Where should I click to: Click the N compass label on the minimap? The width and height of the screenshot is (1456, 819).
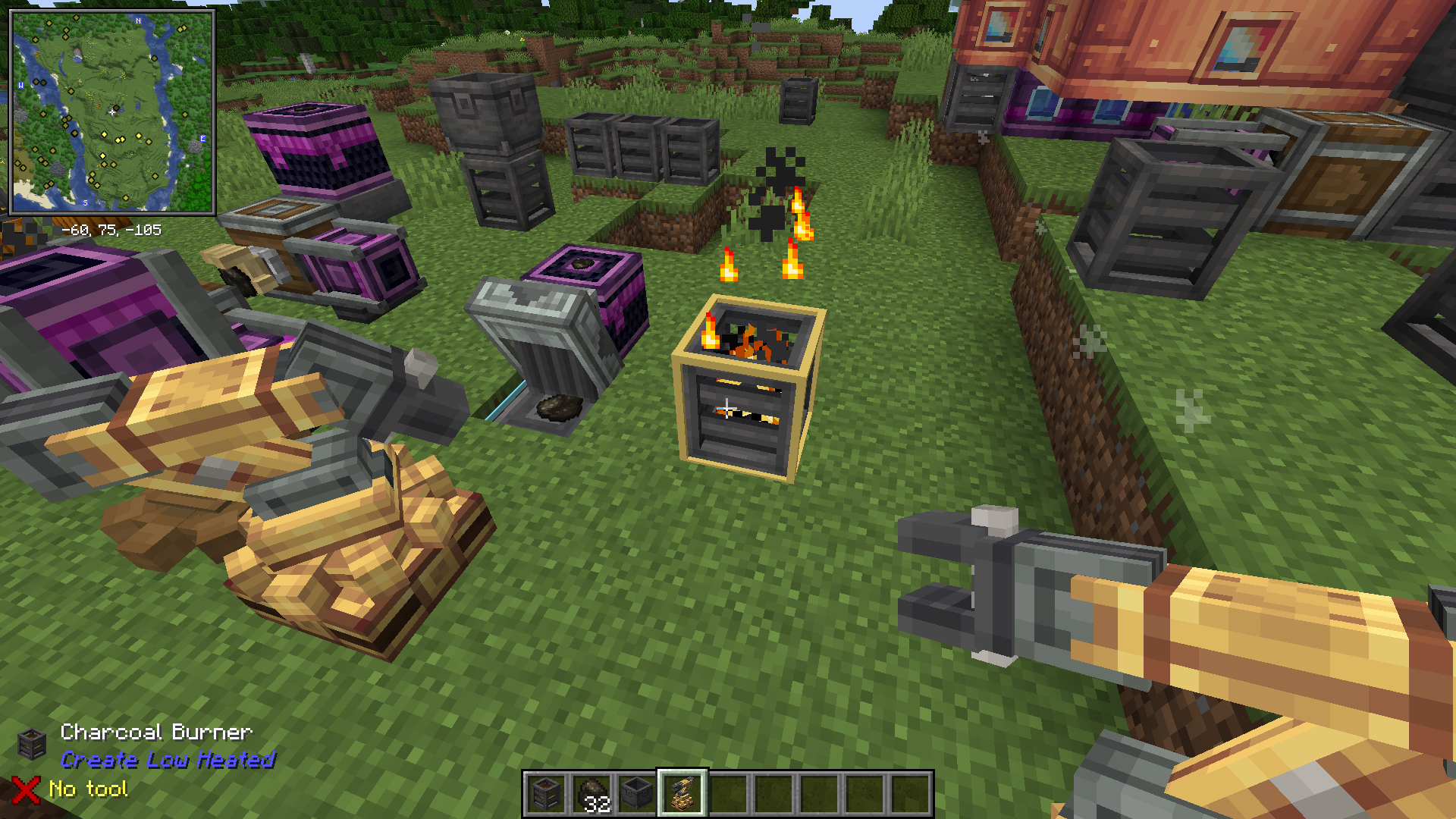pos(138,20)
